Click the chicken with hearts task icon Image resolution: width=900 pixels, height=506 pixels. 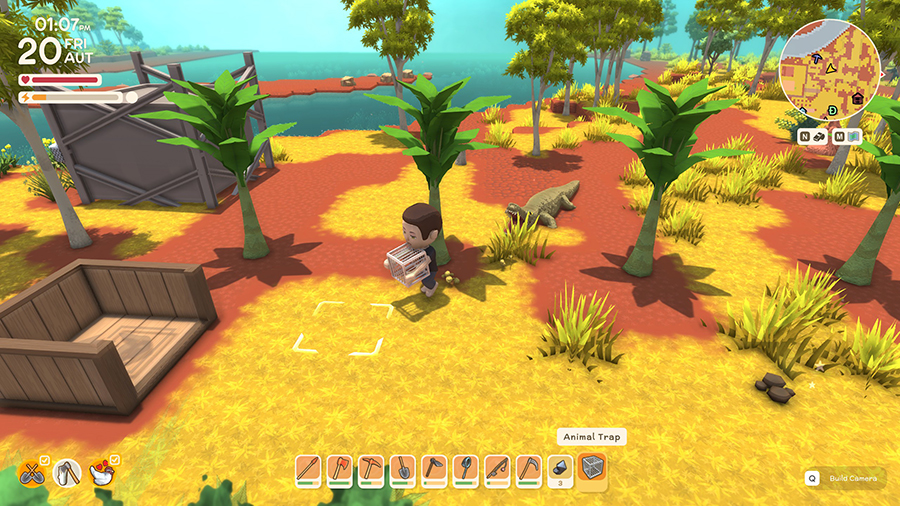[x=102, y=474]
